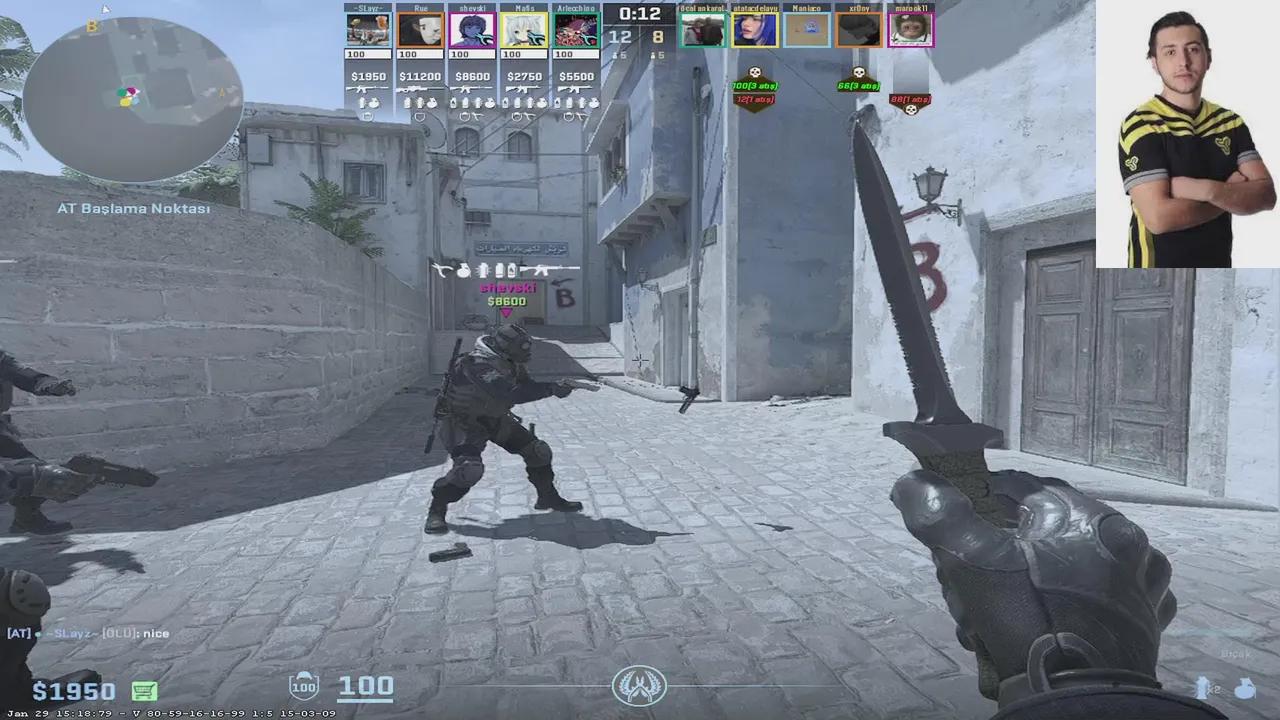Select the grenade icon in weapon inventory

pyautogui.click(x=1245, y=688)
